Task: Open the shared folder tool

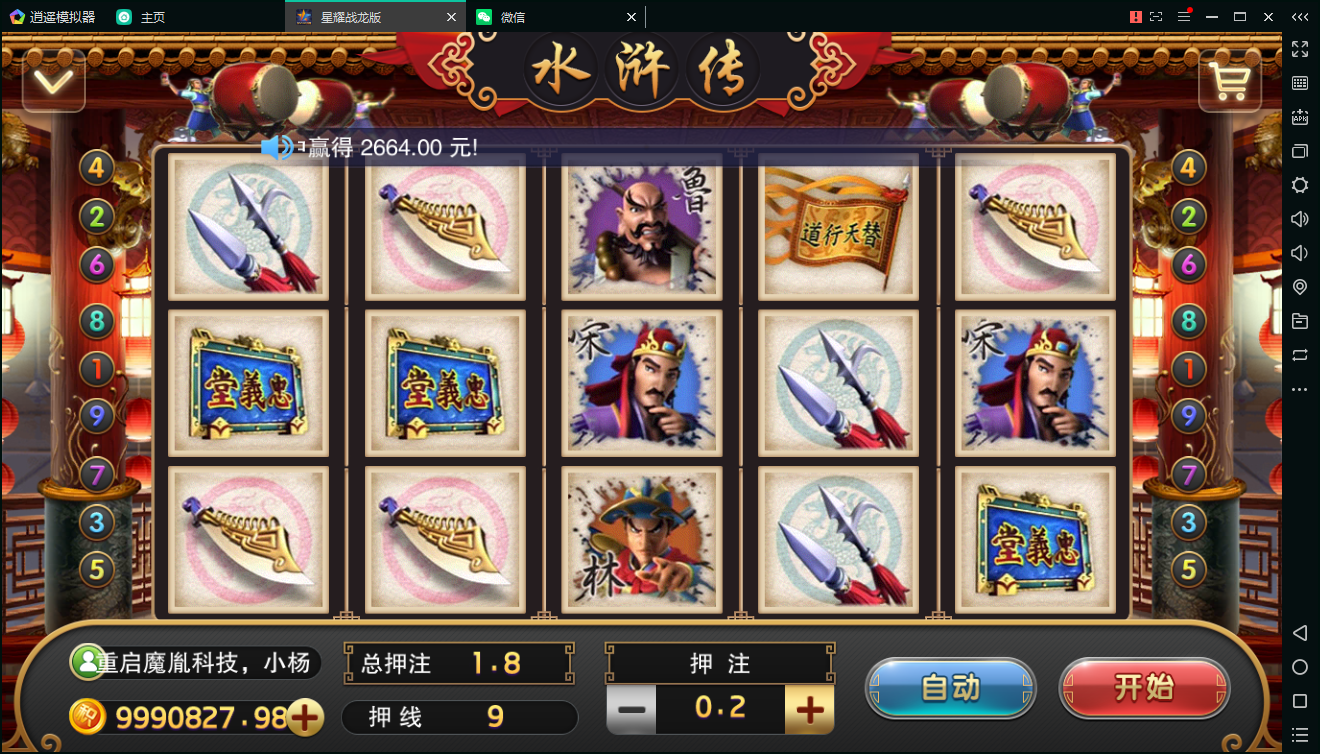Action: 1300,321
